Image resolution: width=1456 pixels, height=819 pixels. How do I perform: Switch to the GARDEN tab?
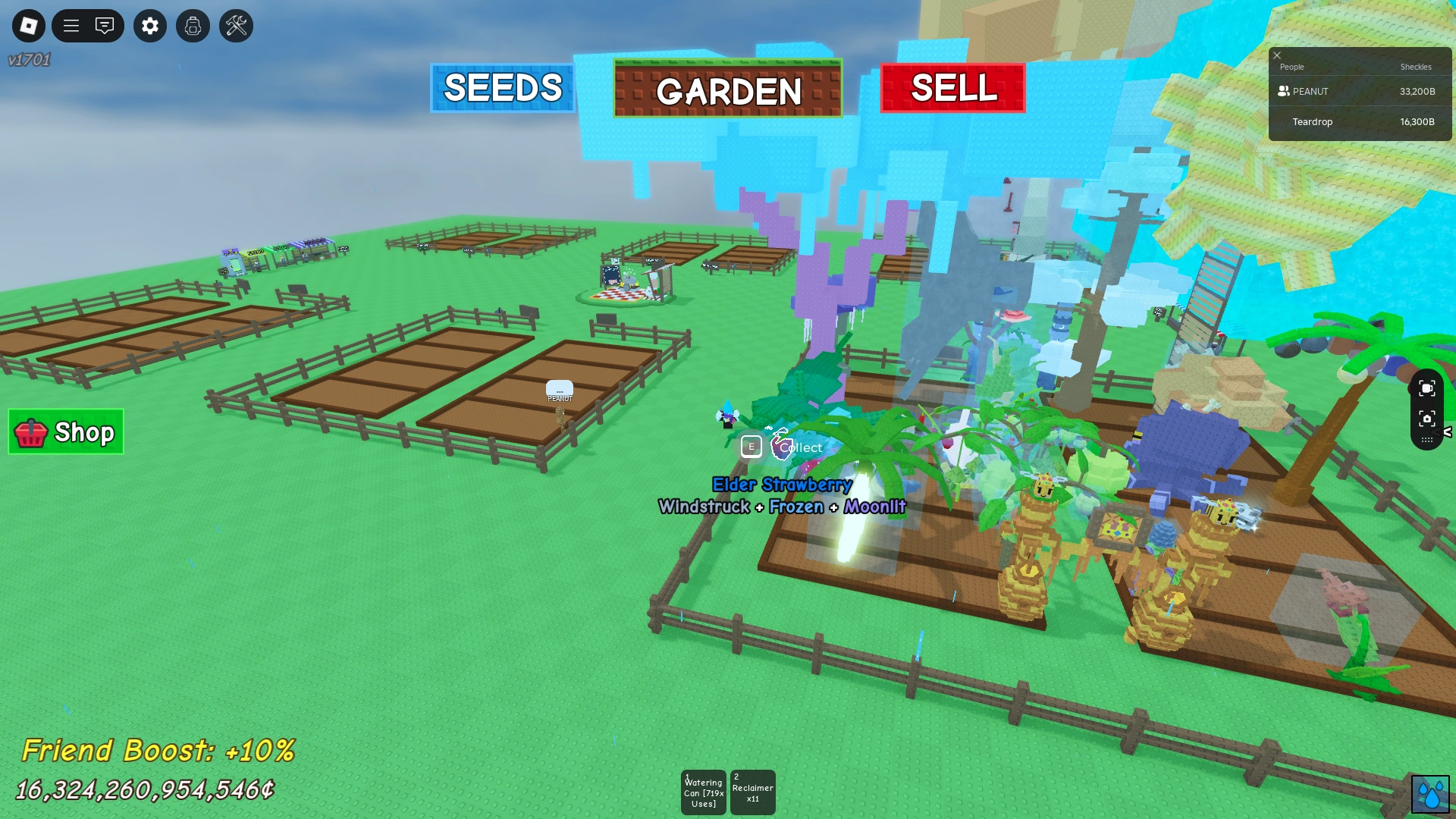727,92
